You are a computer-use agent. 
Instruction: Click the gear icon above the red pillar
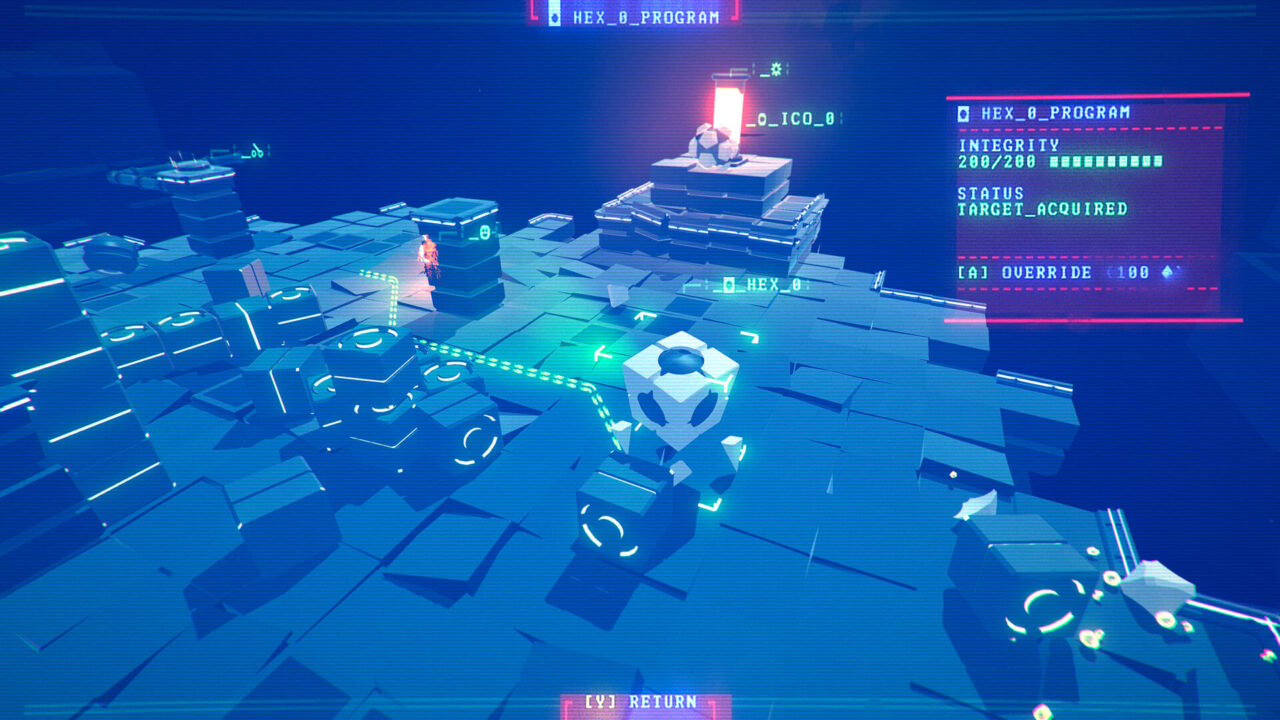point(776,69)
